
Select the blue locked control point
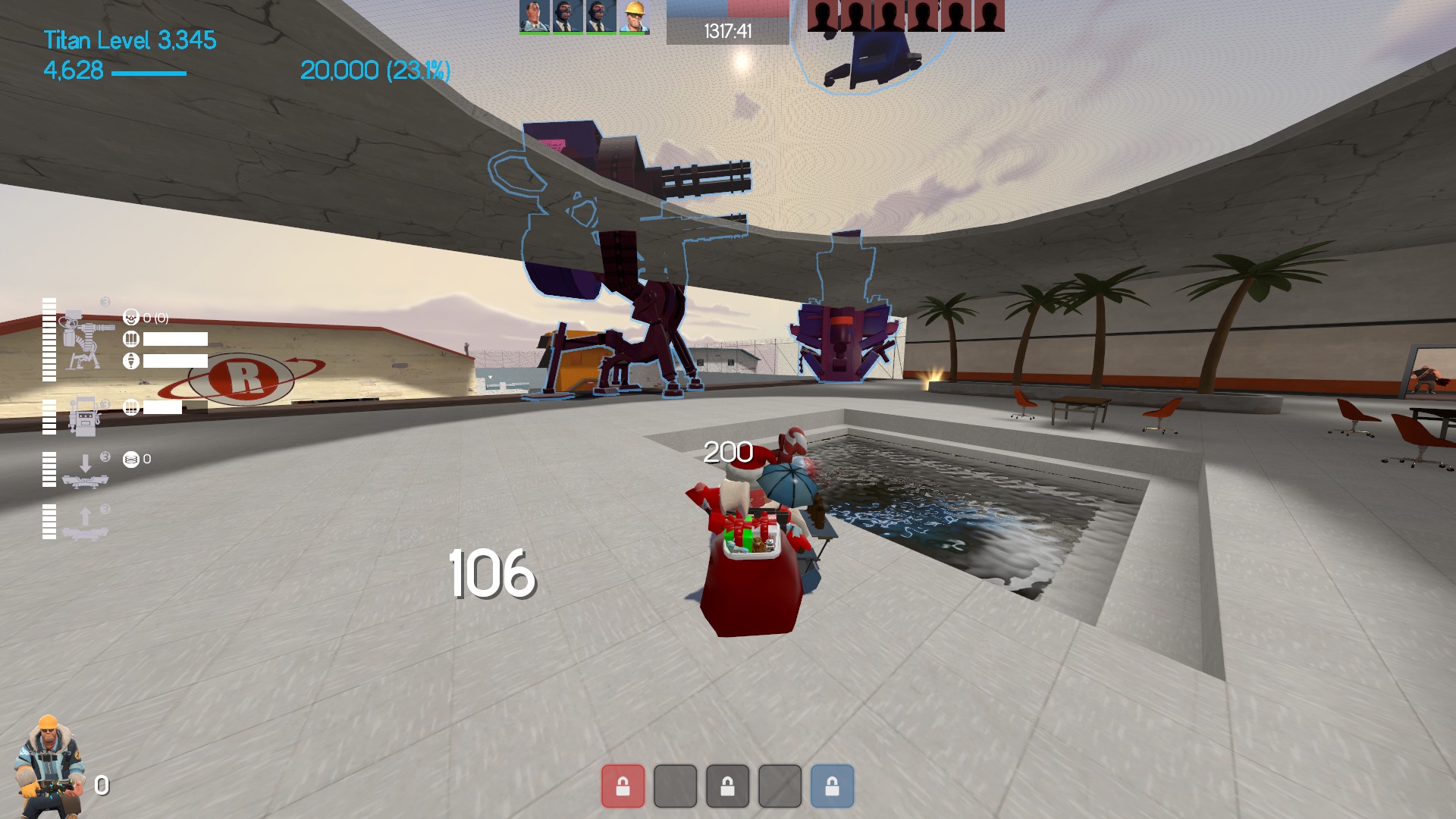pos(832,786)
